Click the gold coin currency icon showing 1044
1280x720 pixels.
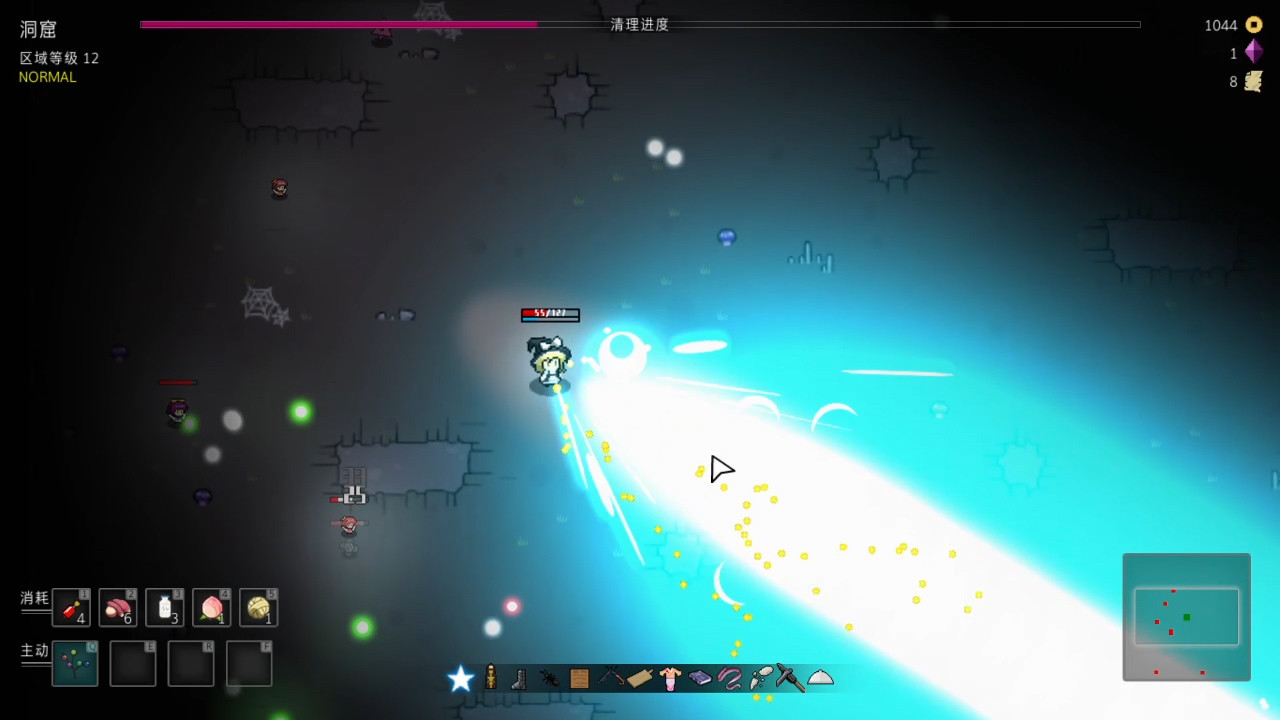tap(1254, 24)
